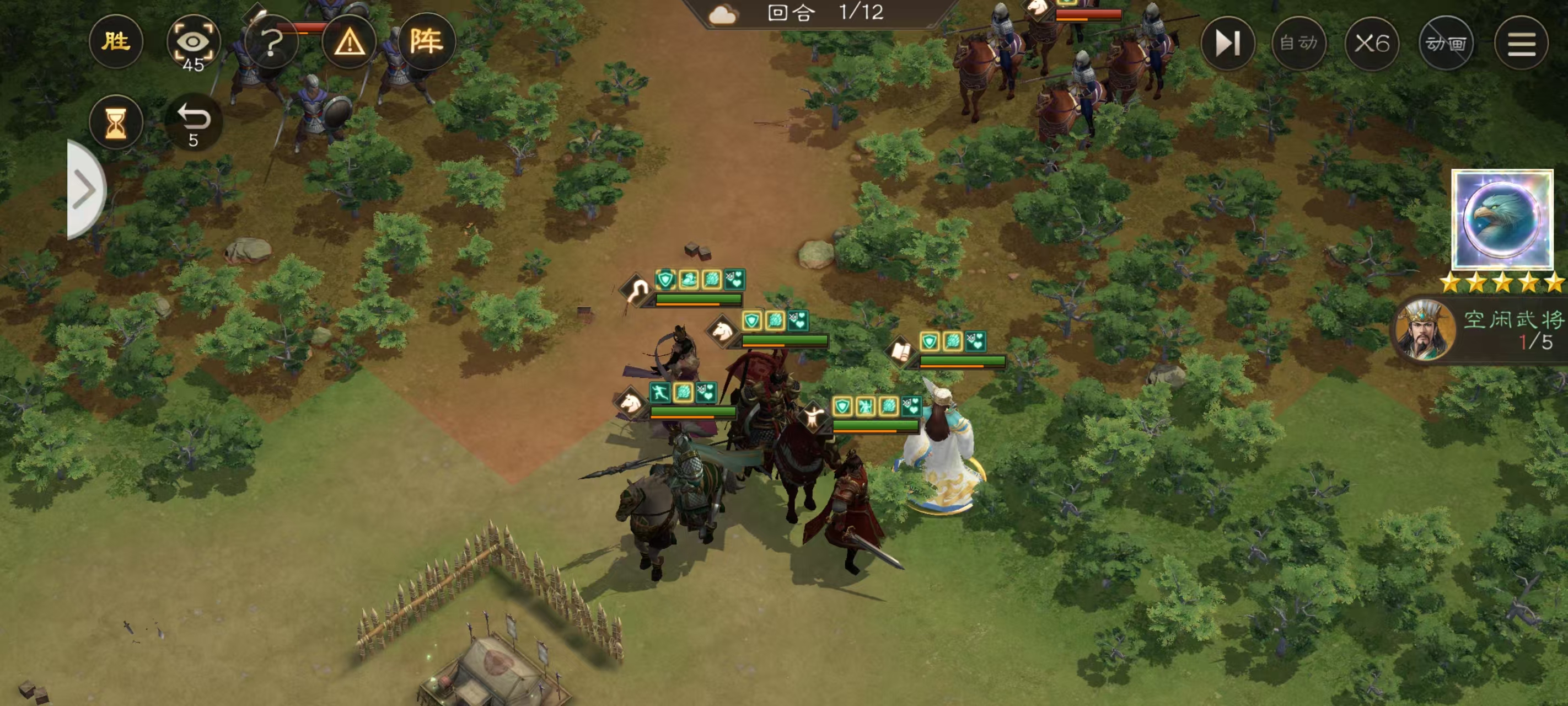The image size is (1568, 706).
Task: Skip to end turn with play-bar button
Action: [x=1227, y=43]
